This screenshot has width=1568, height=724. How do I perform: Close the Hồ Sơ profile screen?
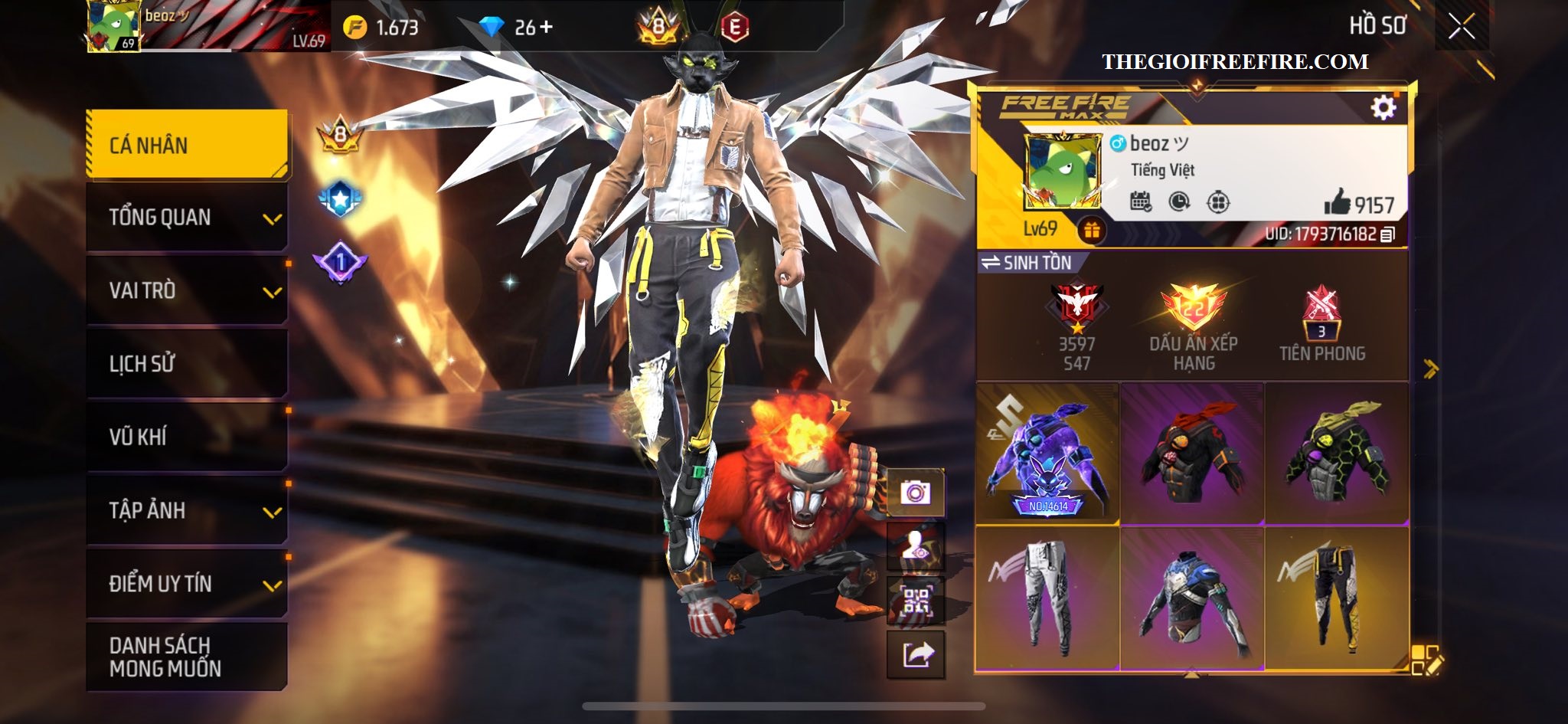(1461, 27)
